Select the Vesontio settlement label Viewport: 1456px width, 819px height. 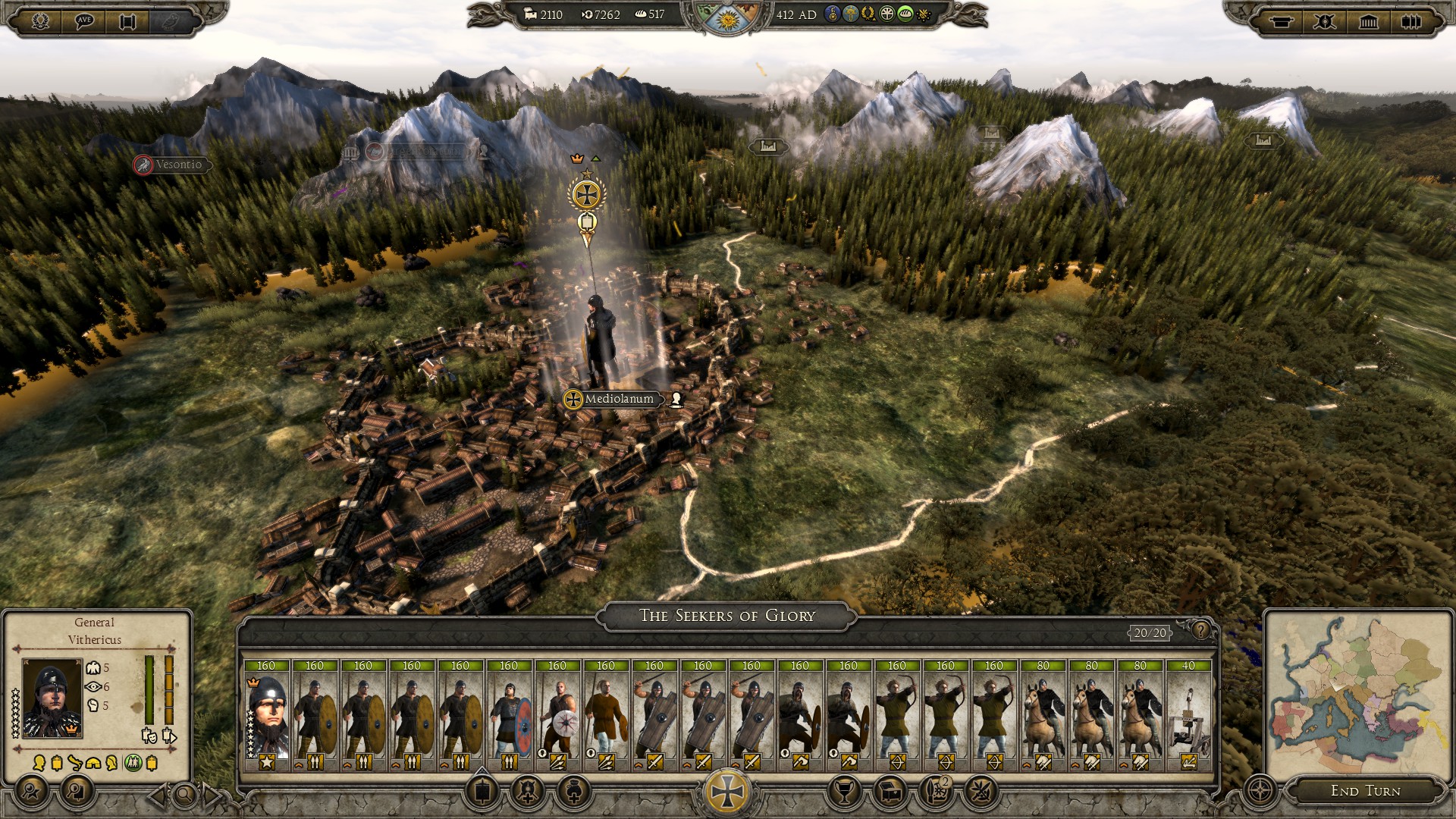pyautogui.click(x=178, y=165)
